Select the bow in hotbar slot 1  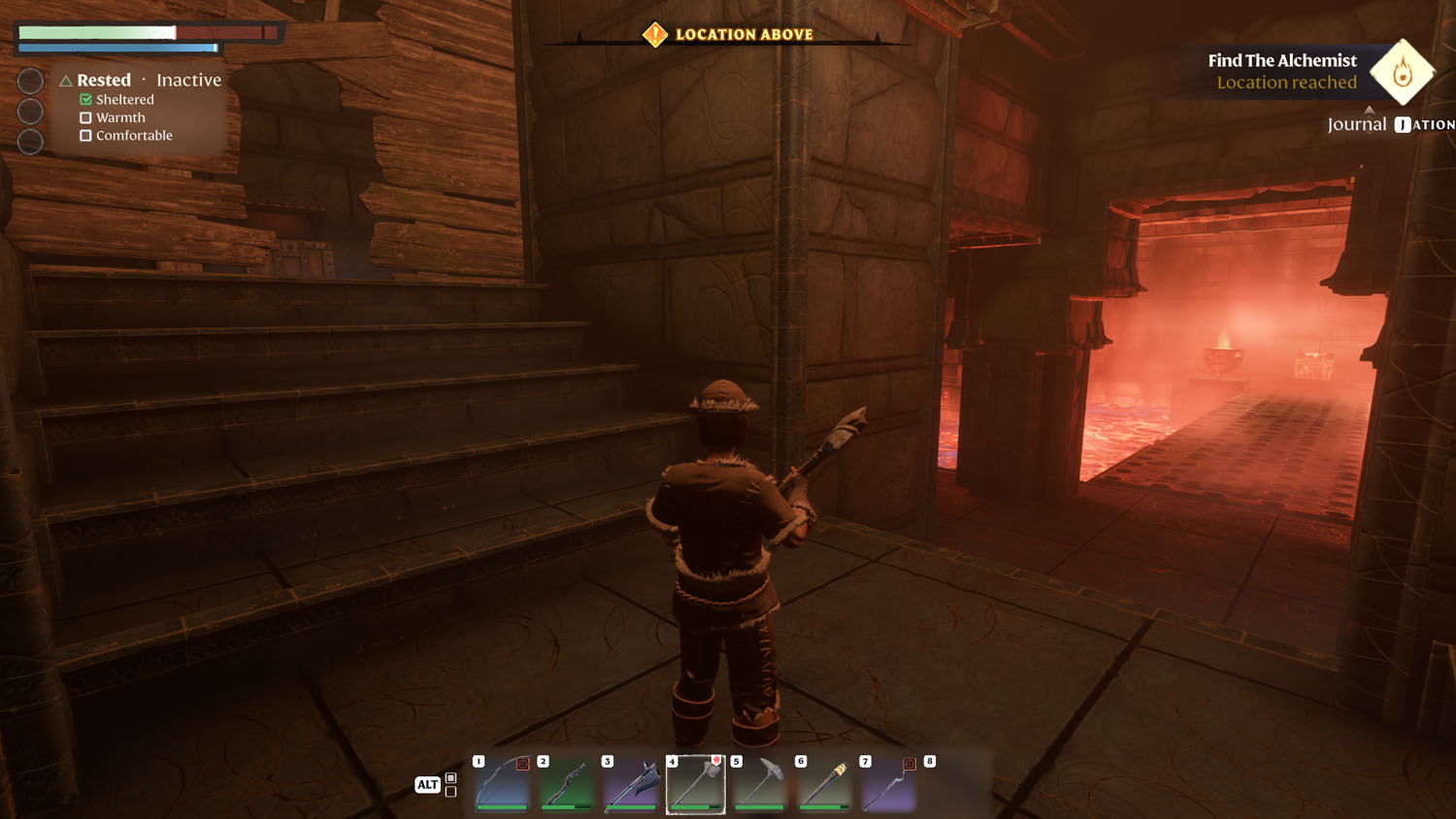point(503,785)
